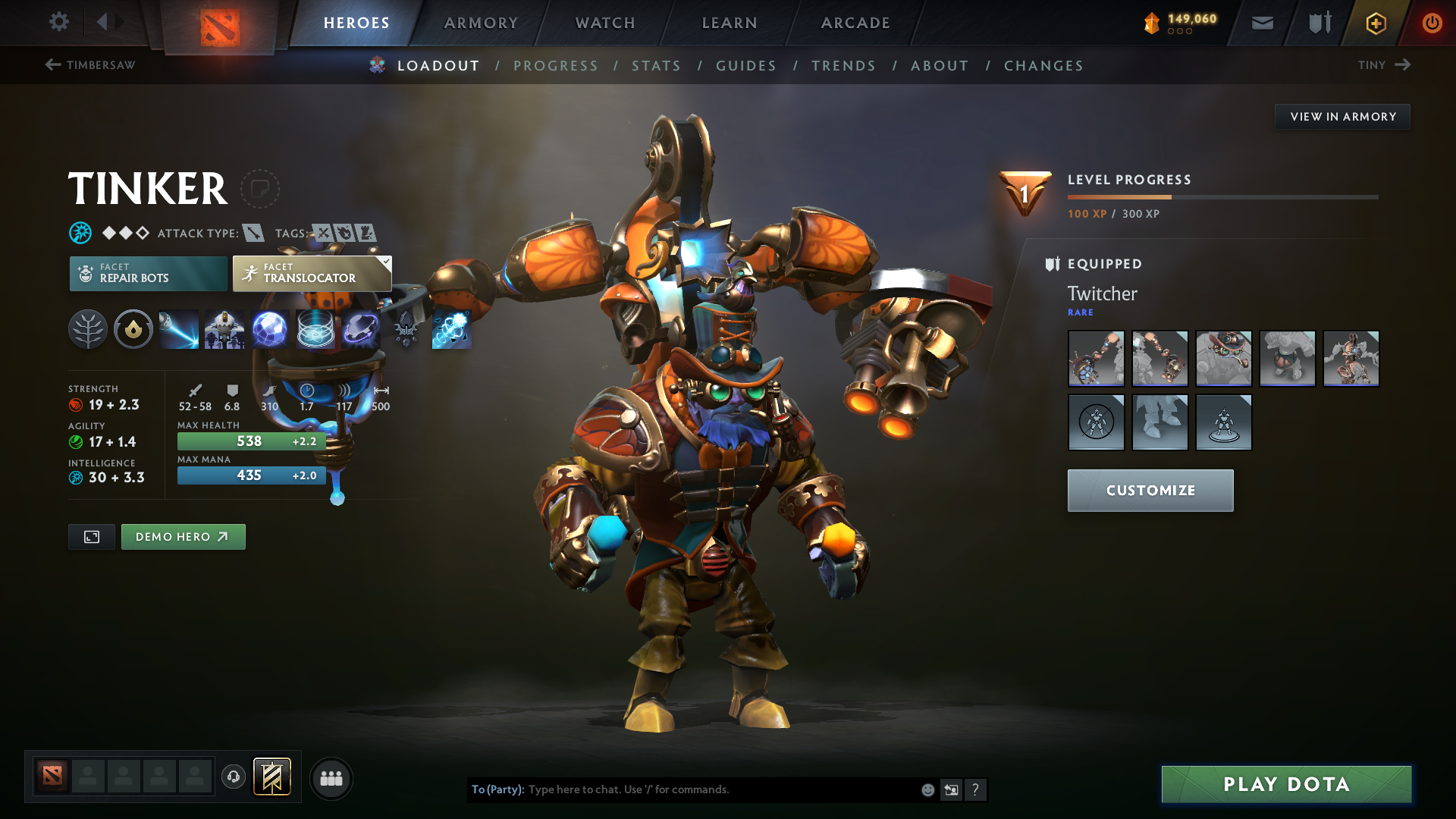Click the DEMO HERO button
The width and height of the screenshot is (1456, 819).
[183, 536]
